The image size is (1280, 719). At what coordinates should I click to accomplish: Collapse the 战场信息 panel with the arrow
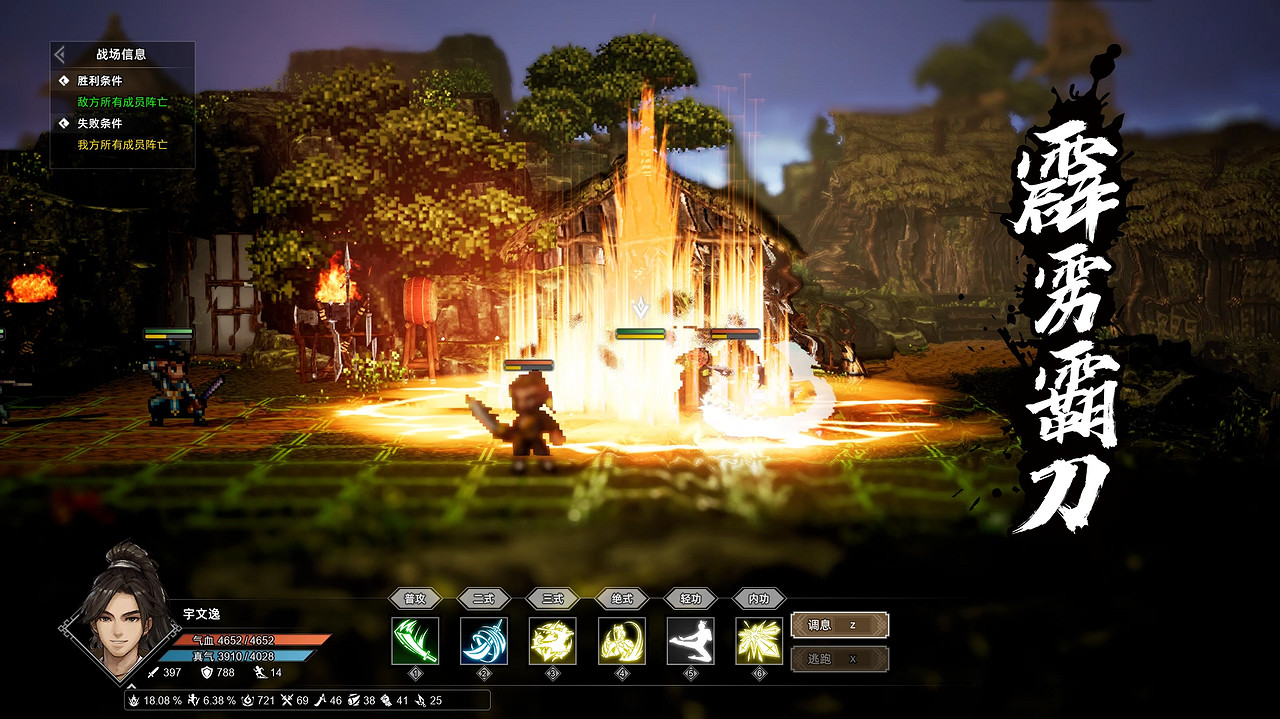coord(60,54)
